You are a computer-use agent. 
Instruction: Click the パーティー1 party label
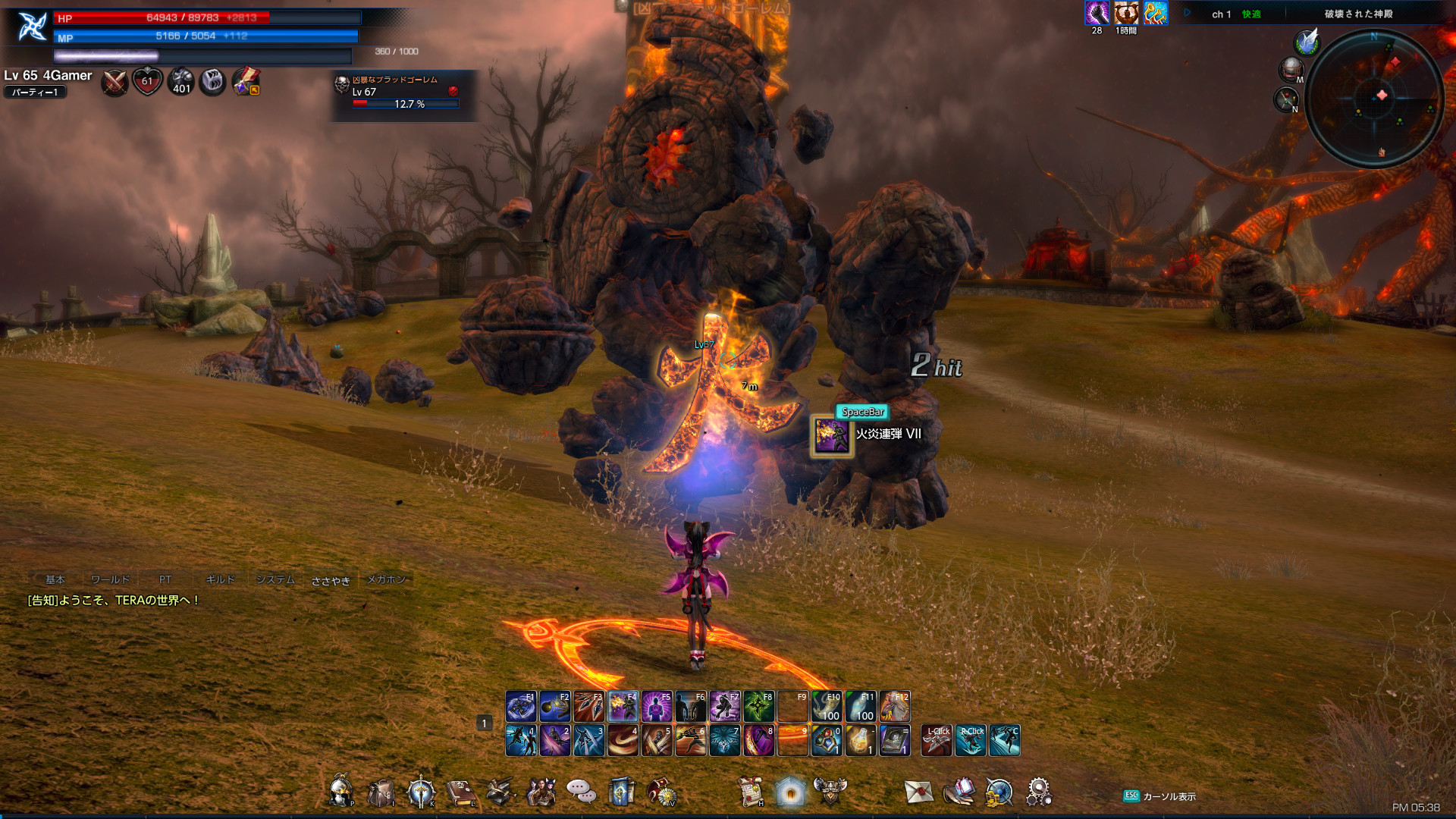[35, 93]
